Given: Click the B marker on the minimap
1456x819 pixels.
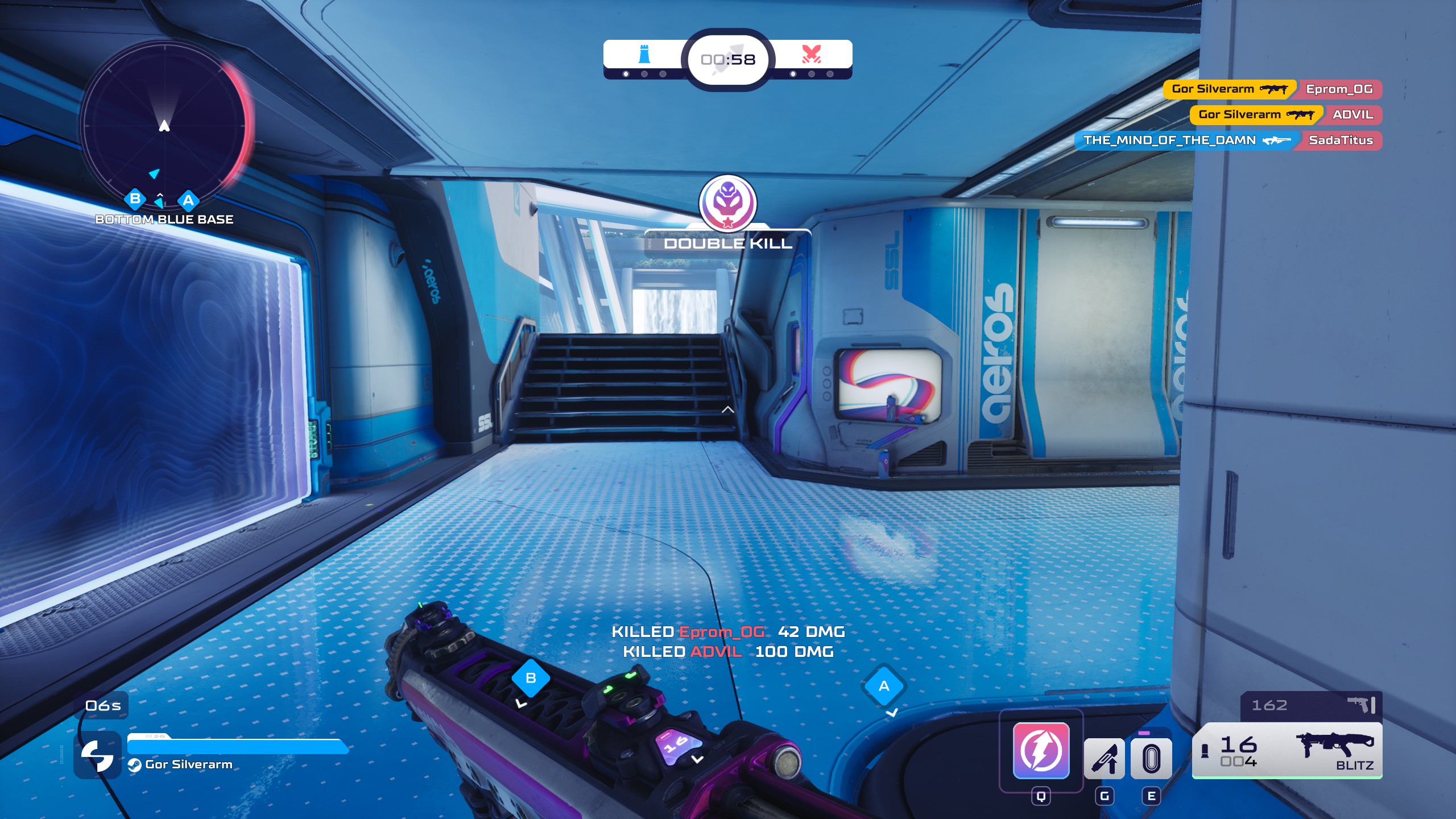Looking at the screenshot, I should [135, 199].
